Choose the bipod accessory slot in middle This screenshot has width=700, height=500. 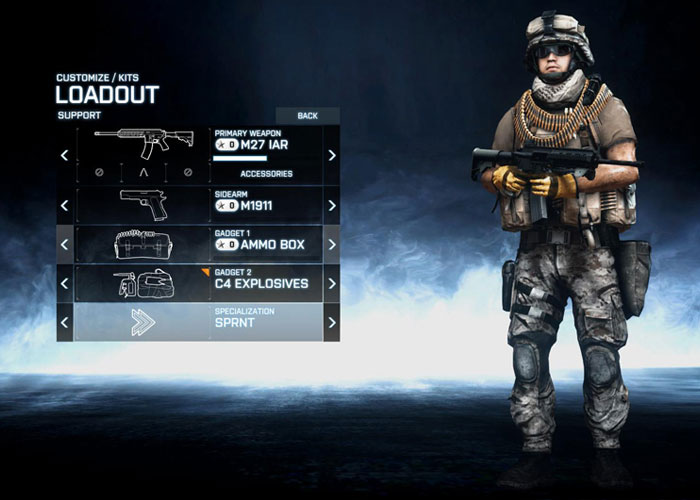142,172
